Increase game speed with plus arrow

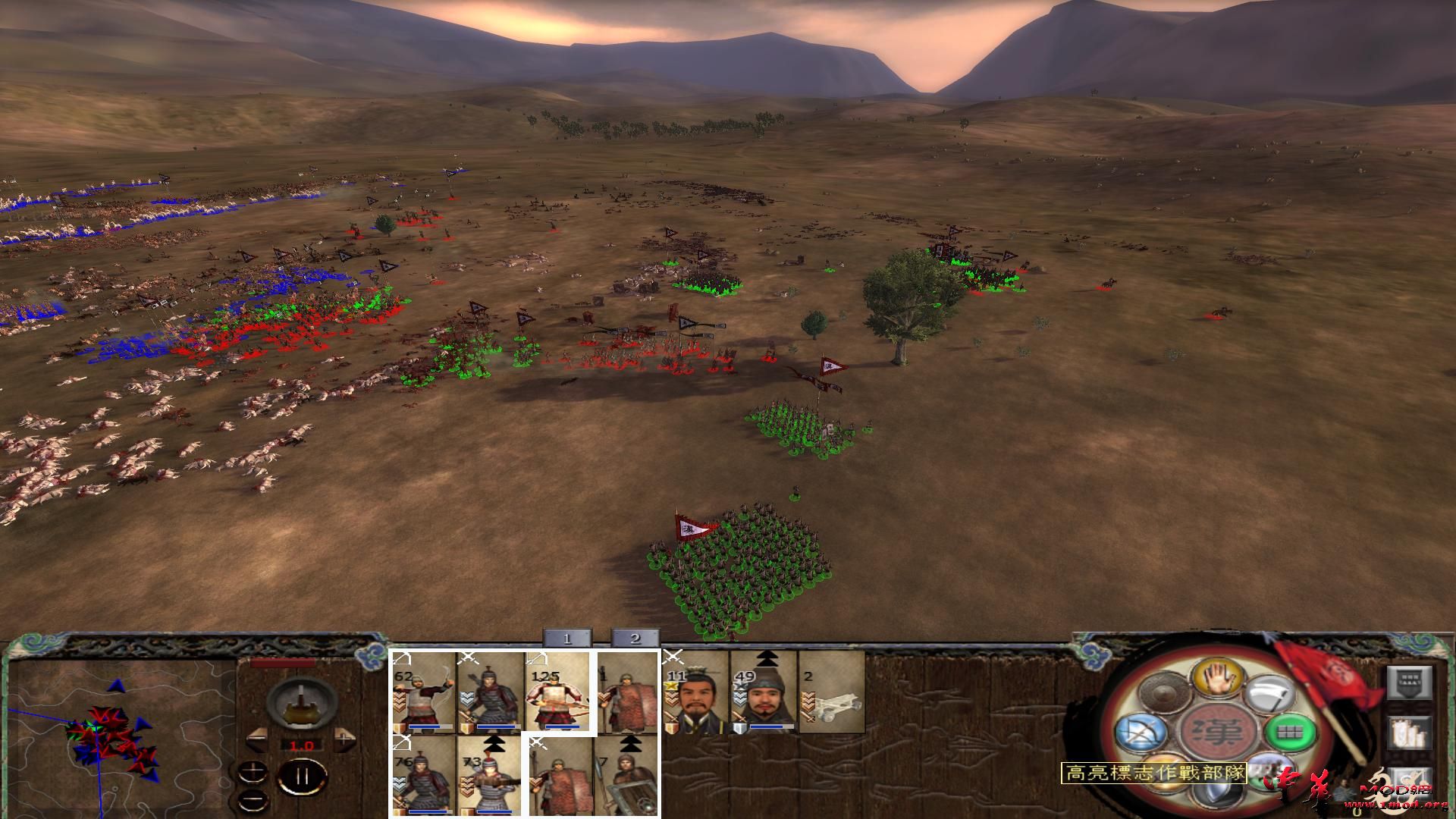(x=344, y=739)
